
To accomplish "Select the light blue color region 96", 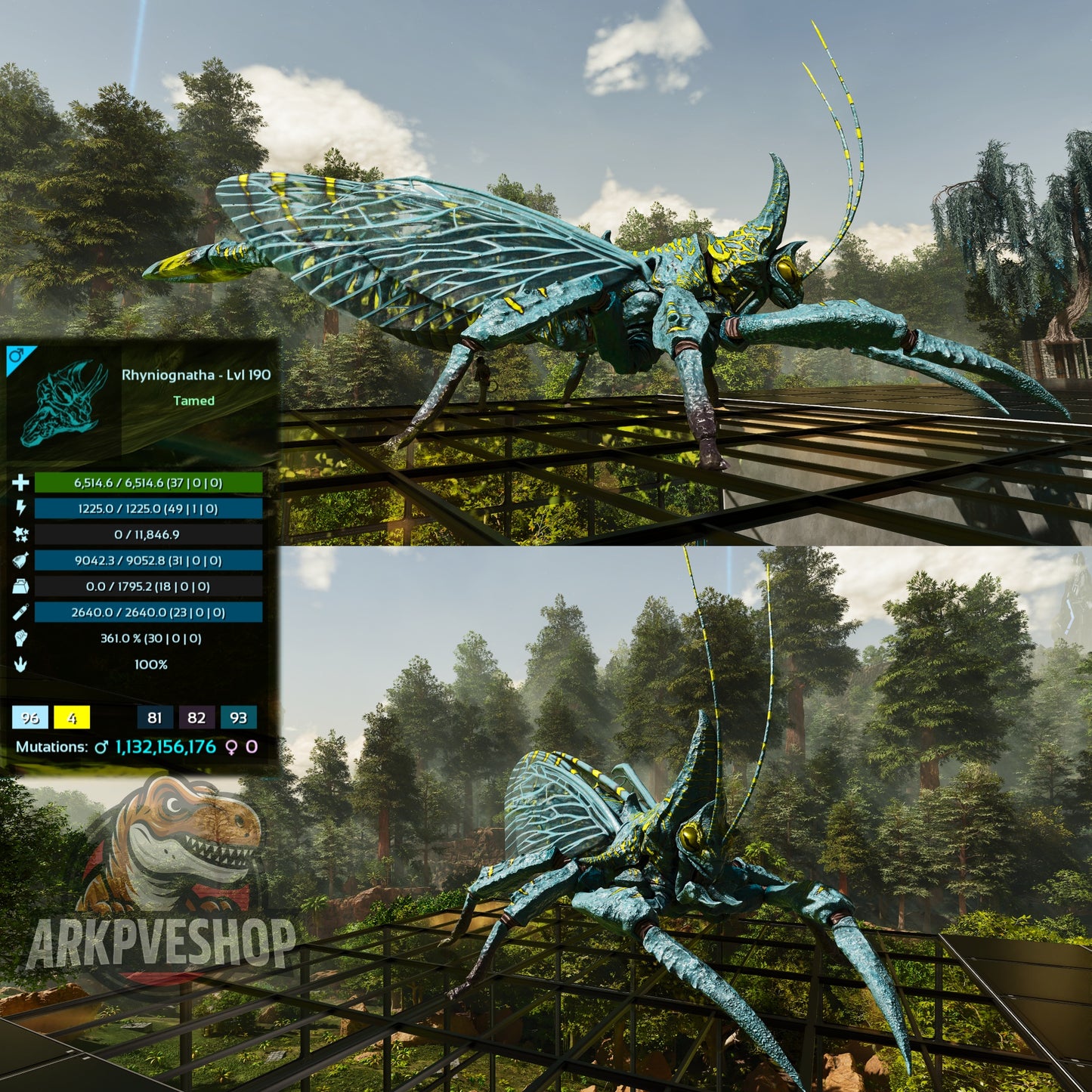I will pyautogui.click(x=30, y=717).
